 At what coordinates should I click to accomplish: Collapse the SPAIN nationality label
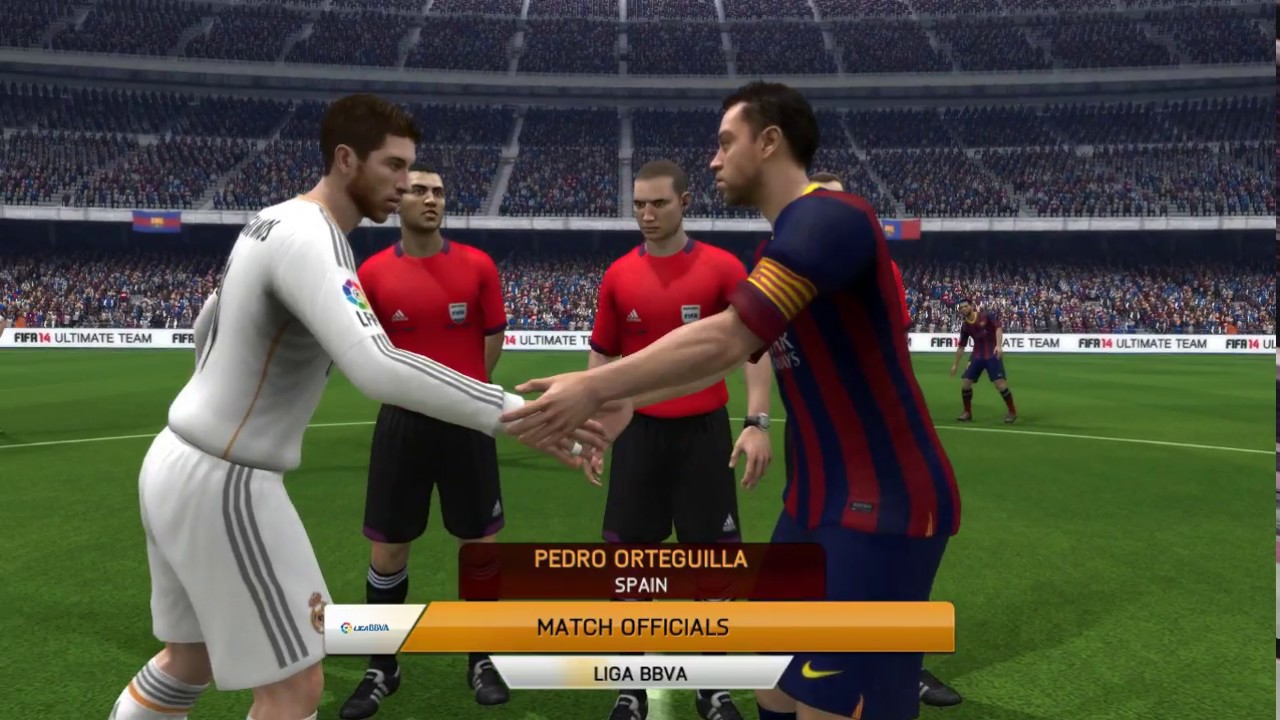coord(640,586)
